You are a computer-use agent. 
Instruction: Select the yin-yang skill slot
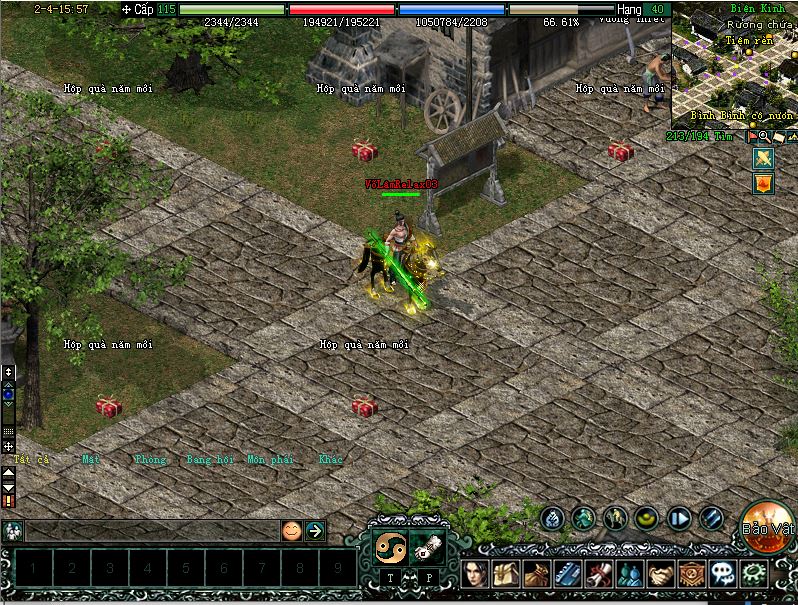[388, 546]
